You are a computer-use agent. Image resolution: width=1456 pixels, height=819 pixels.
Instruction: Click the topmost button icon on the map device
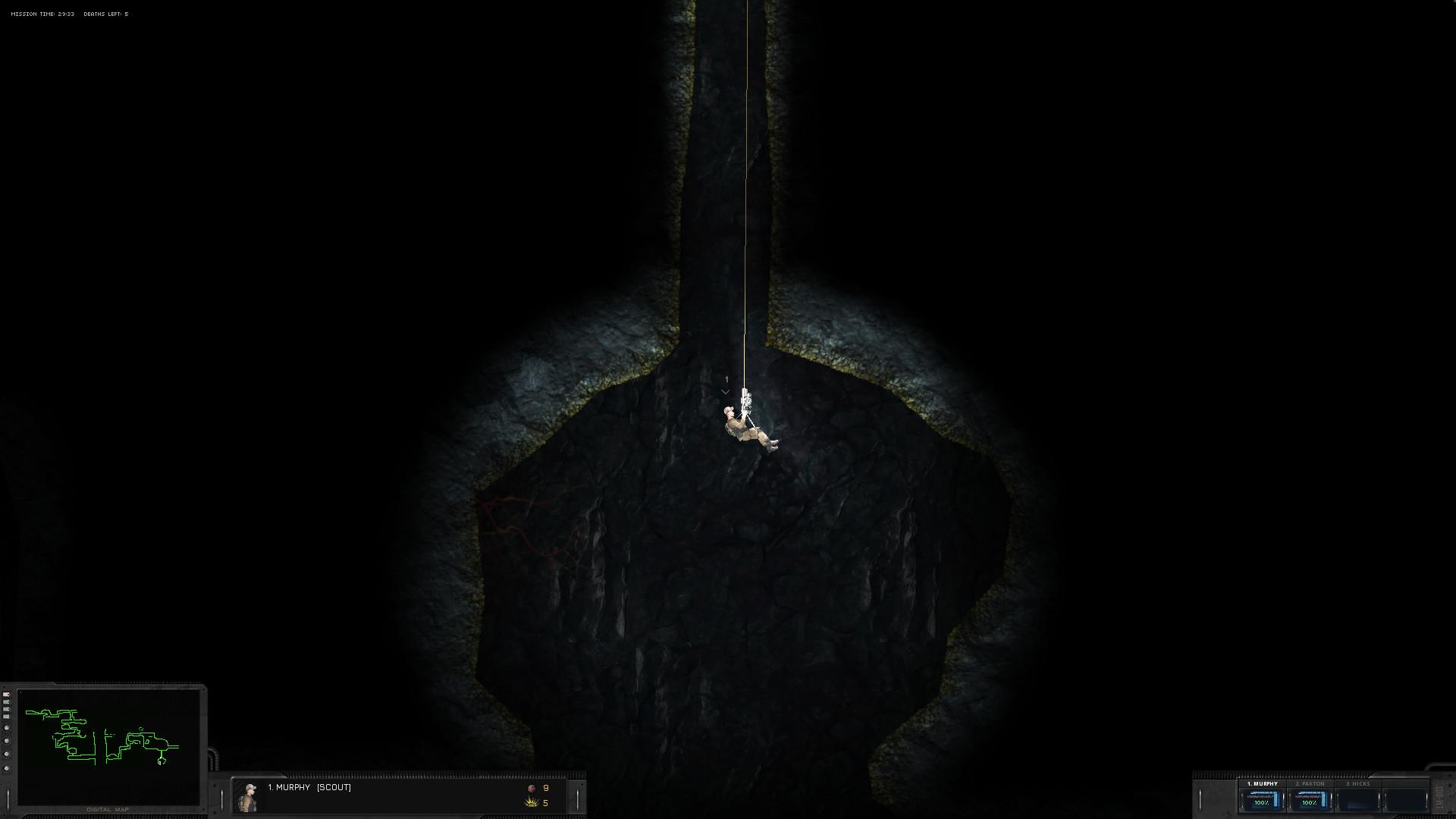(6, 695)
